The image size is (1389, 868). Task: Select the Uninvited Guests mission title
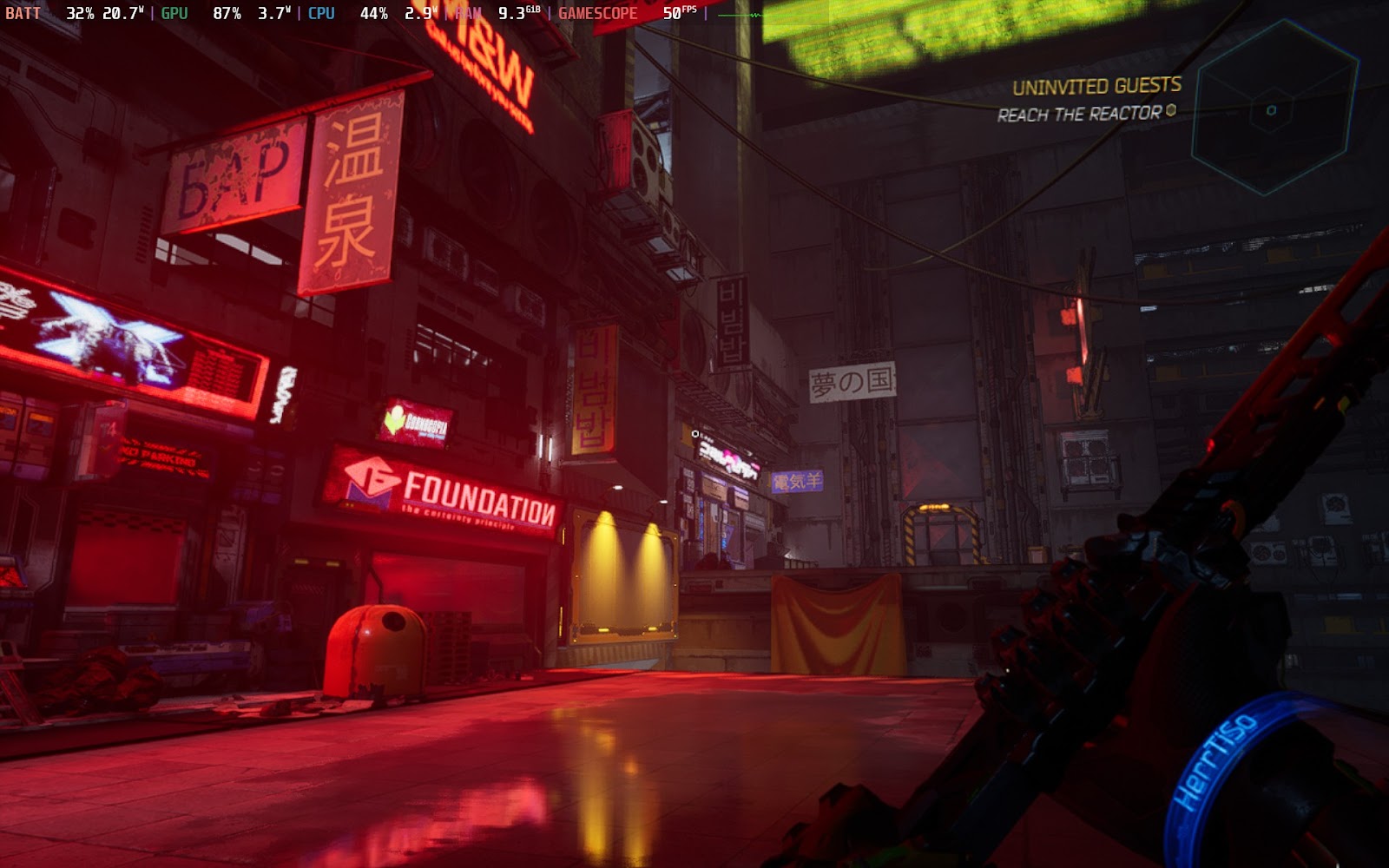[x=1096, y=86]
